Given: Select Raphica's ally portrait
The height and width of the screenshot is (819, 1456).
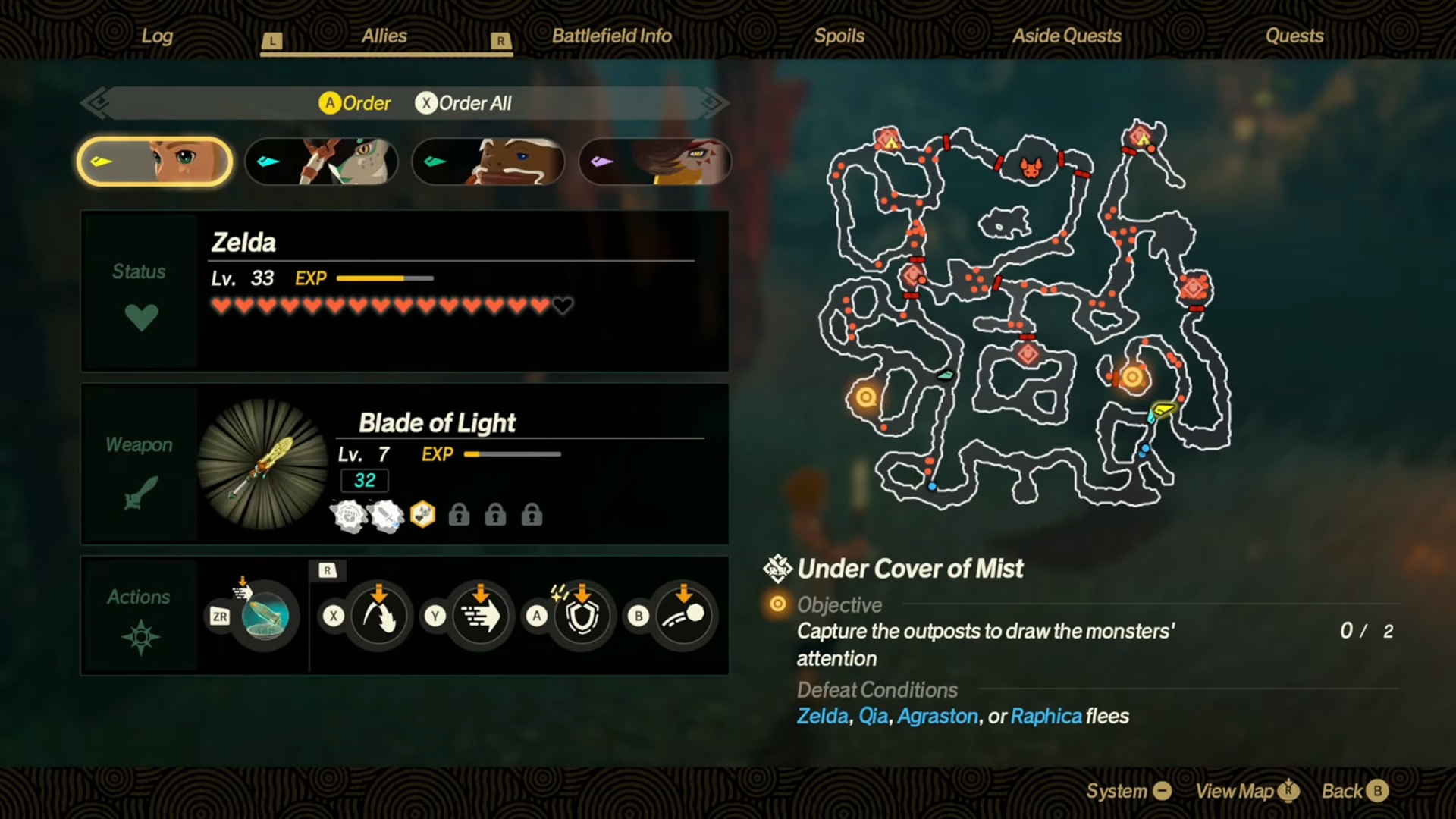Looking at the screenshot, I should [654, 162].
